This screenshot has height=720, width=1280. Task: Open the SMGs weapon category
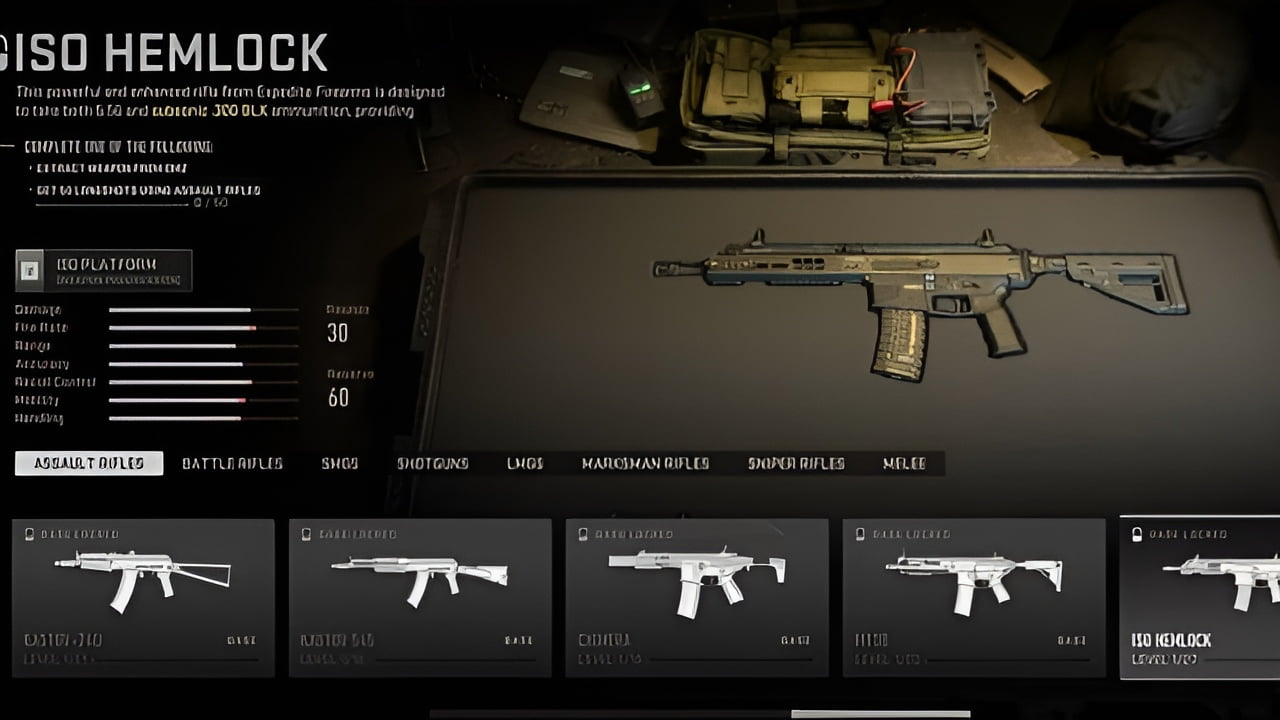pos(340,463)
